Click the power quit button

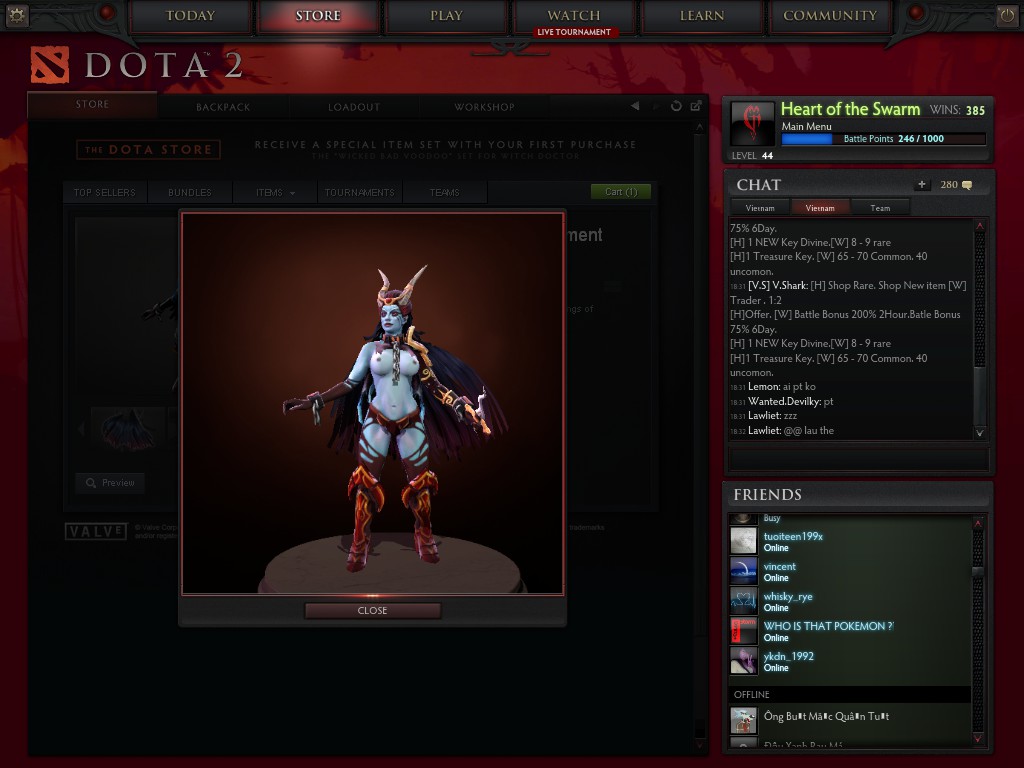coord(1007,15)
